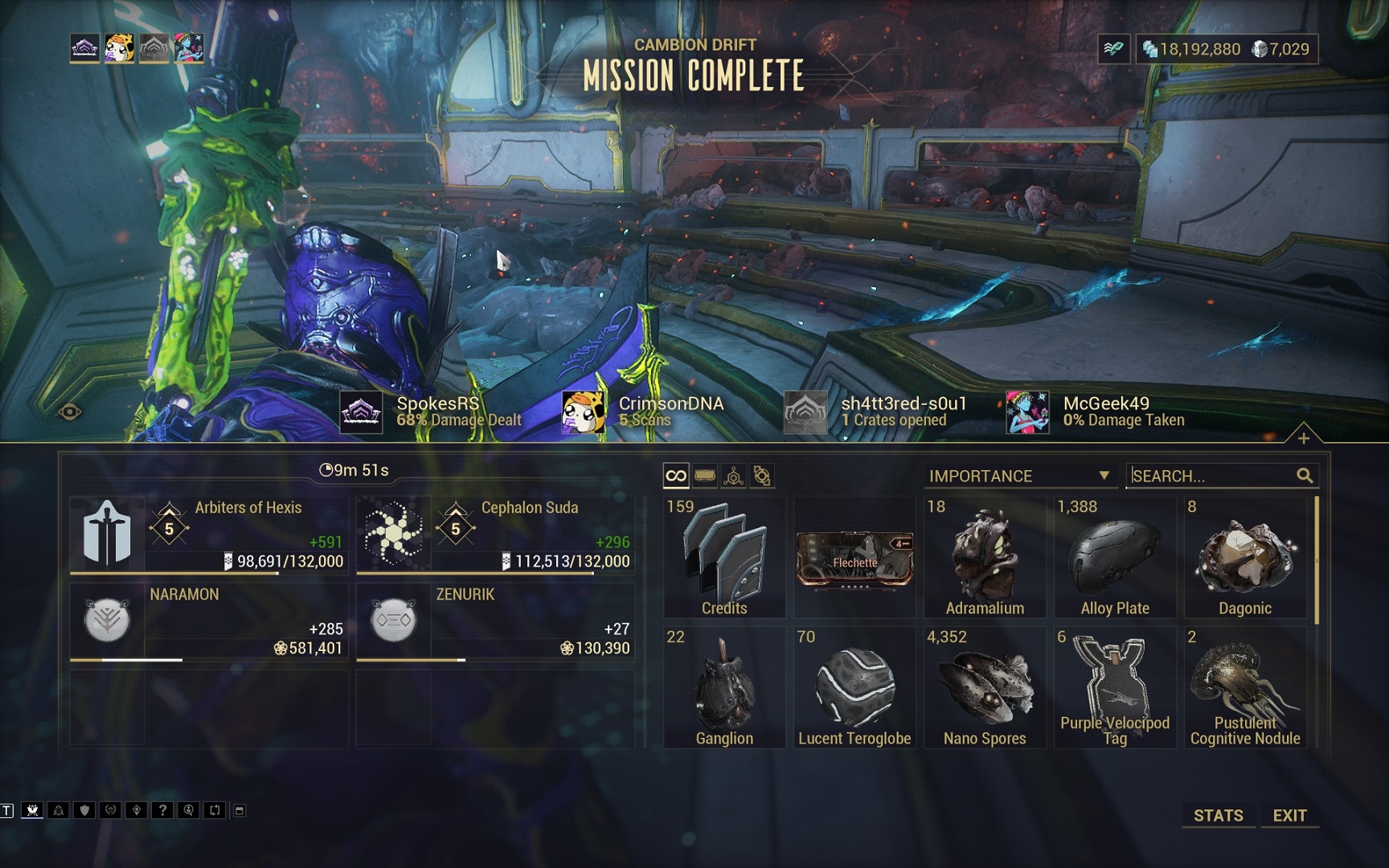Select the infinity all-rewards filter tab

pos(676,476)
